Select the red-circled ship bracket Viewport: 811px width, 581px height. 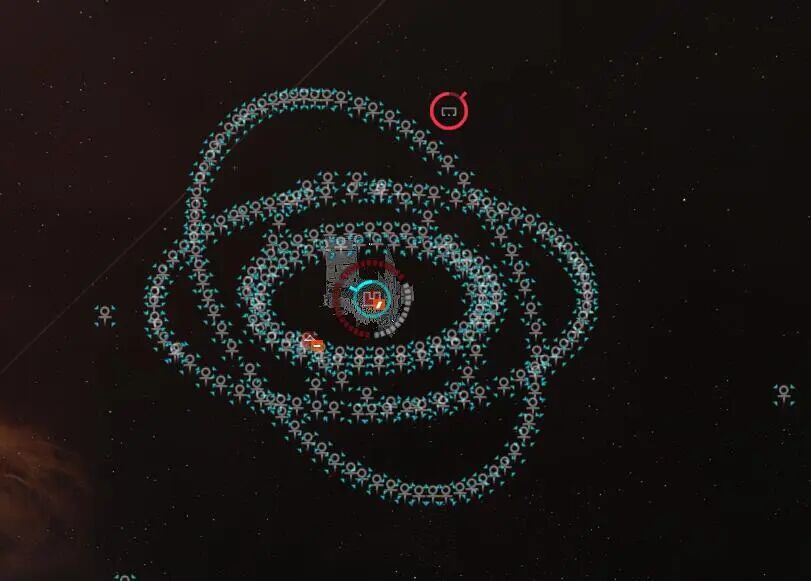click(x=449, y=111)
